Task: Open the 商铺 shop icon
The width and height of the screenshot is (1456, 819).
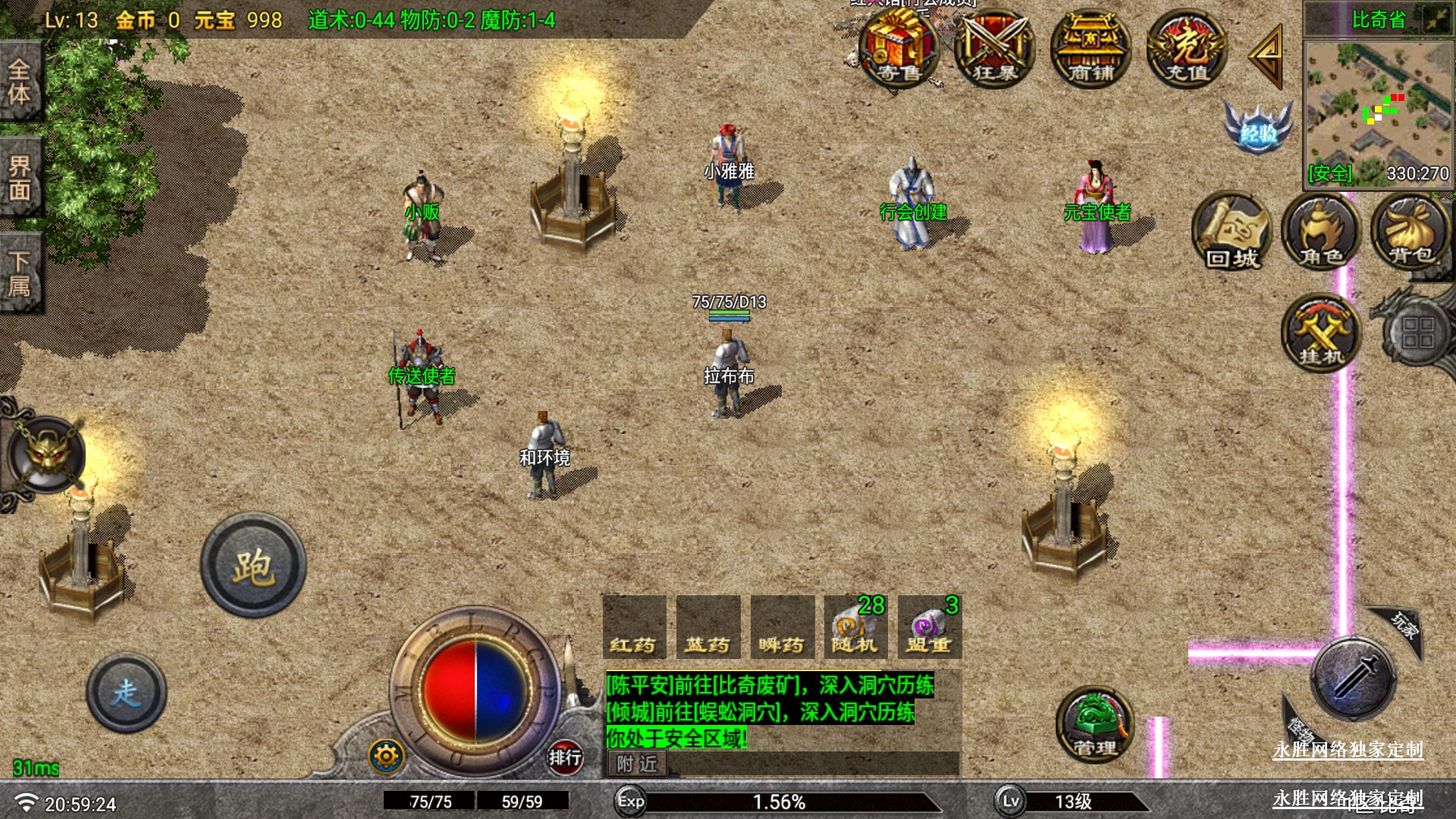Action: (x=1090, y=49)
